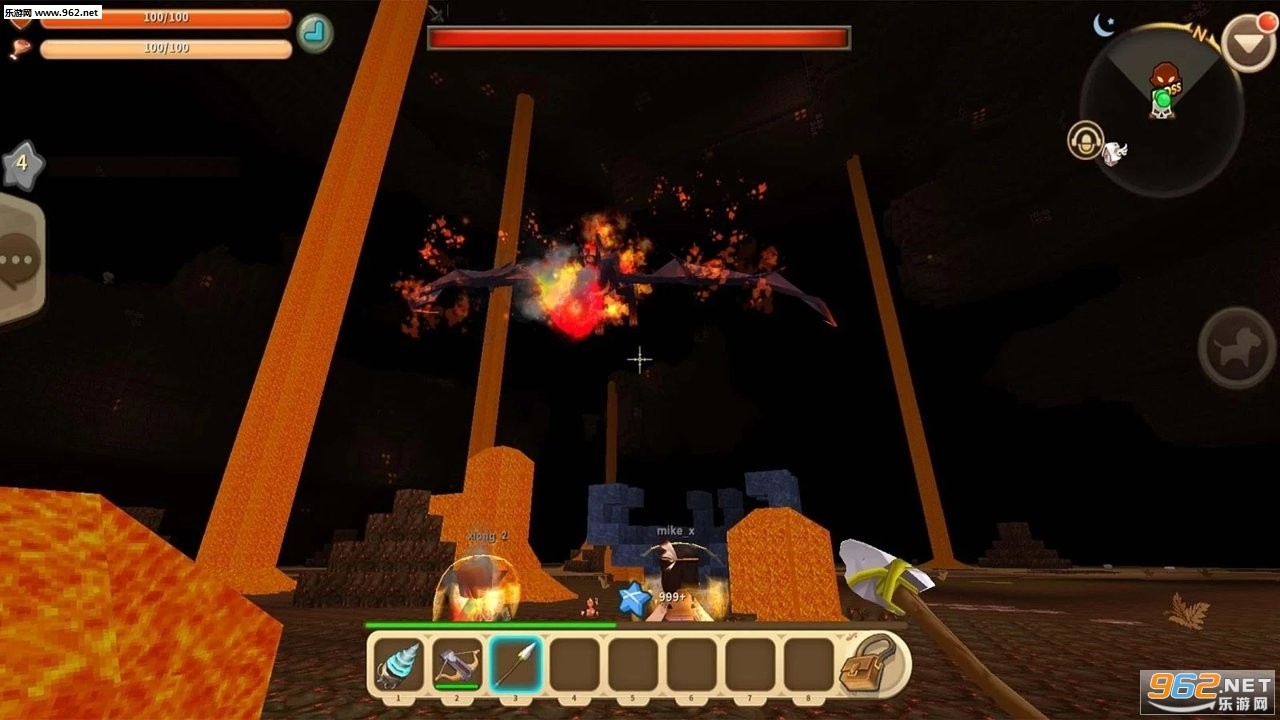Viewport: 1280px width, 720px height.
Task: Expand the orange dropdown arrow menu
Action: (x=1250, y=43)
